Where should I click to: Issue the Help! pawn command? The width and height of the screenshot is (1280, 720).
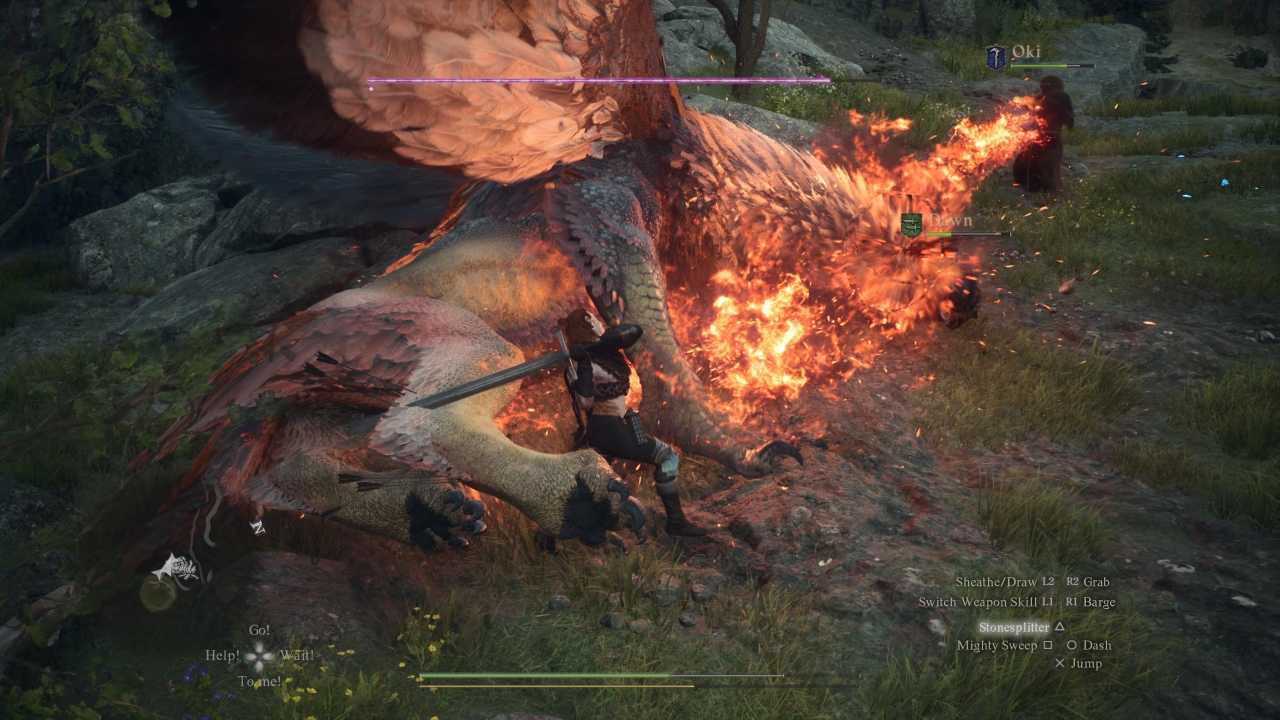[222, 656]
